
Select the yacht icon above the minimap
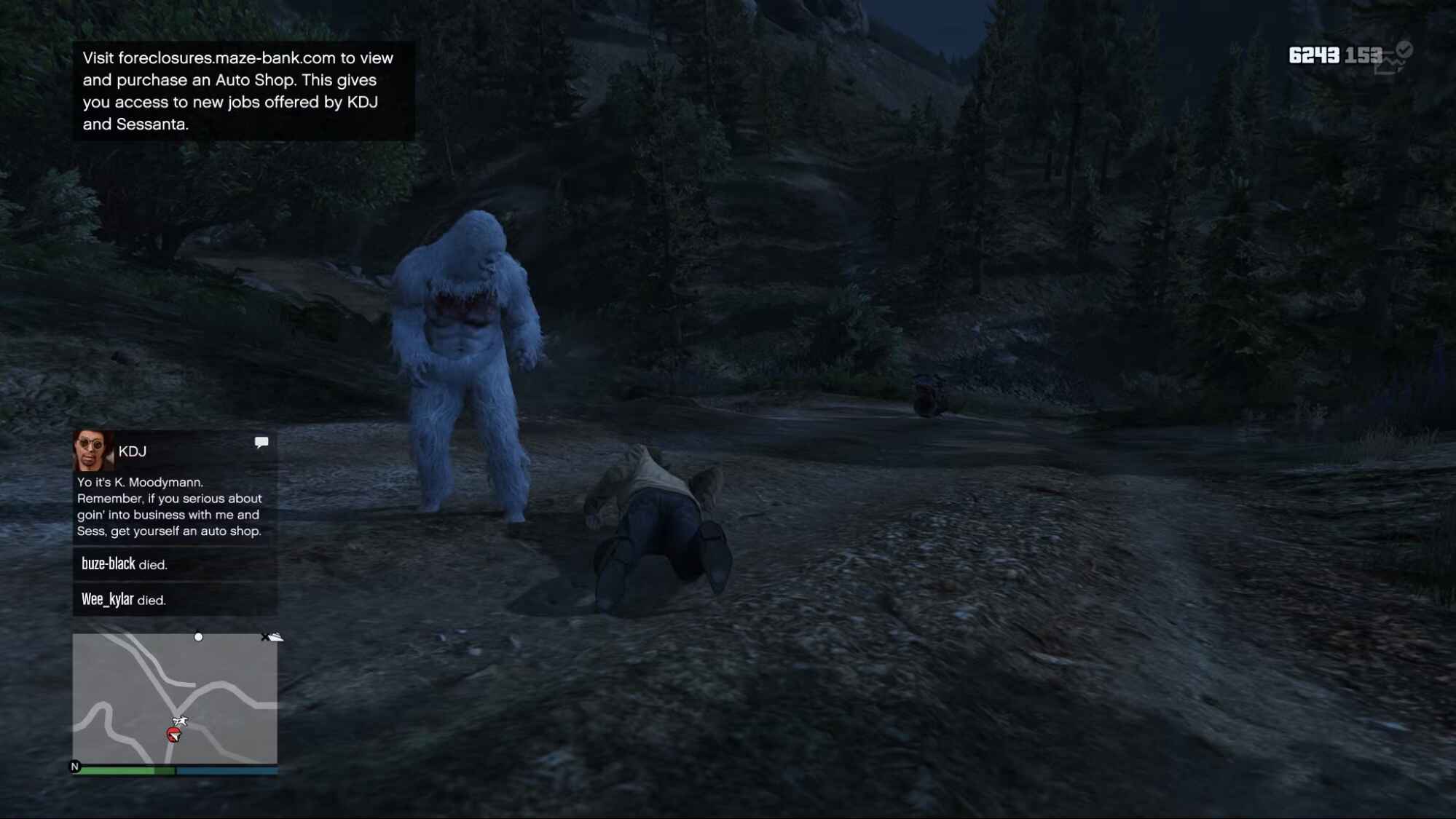pyautogui.click(x=275, y=636)
